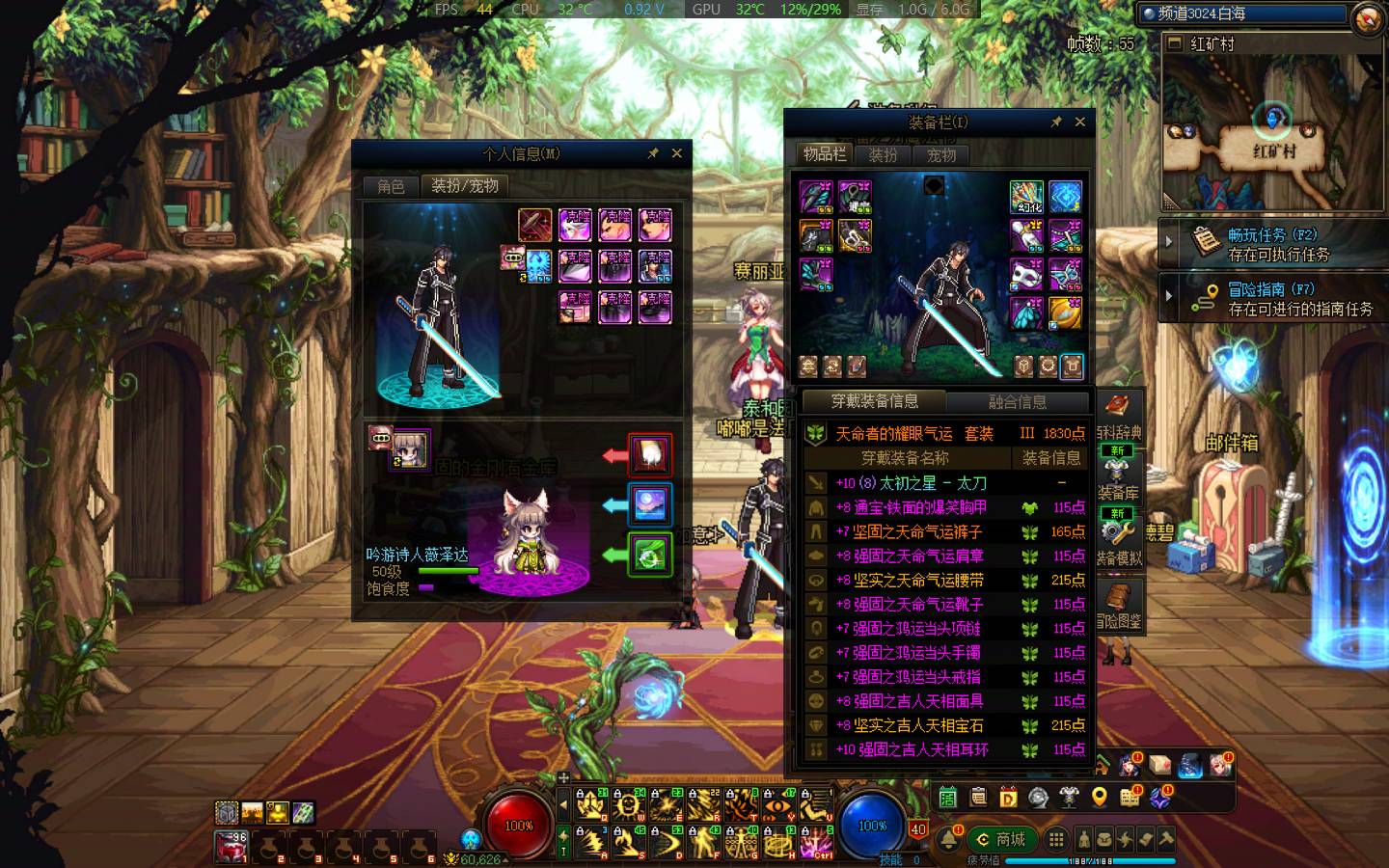Close the 装备栏 window
The height and width of the screenshot is (868, 1389).
pyautogui.click(x=1080, y=122)
